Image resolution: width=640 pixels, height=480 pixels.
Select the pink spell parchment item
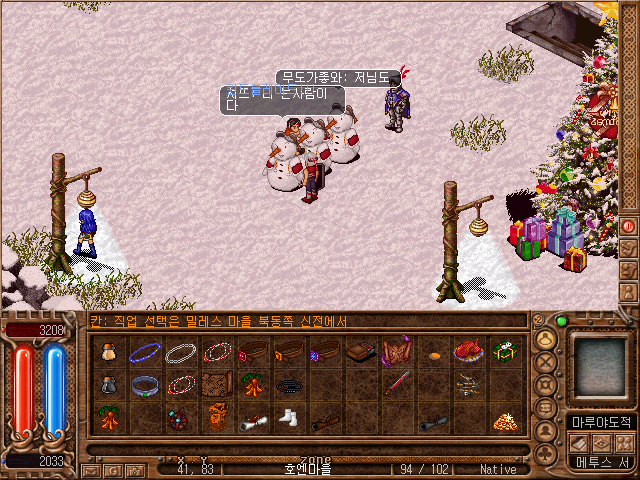click(395, 352)
